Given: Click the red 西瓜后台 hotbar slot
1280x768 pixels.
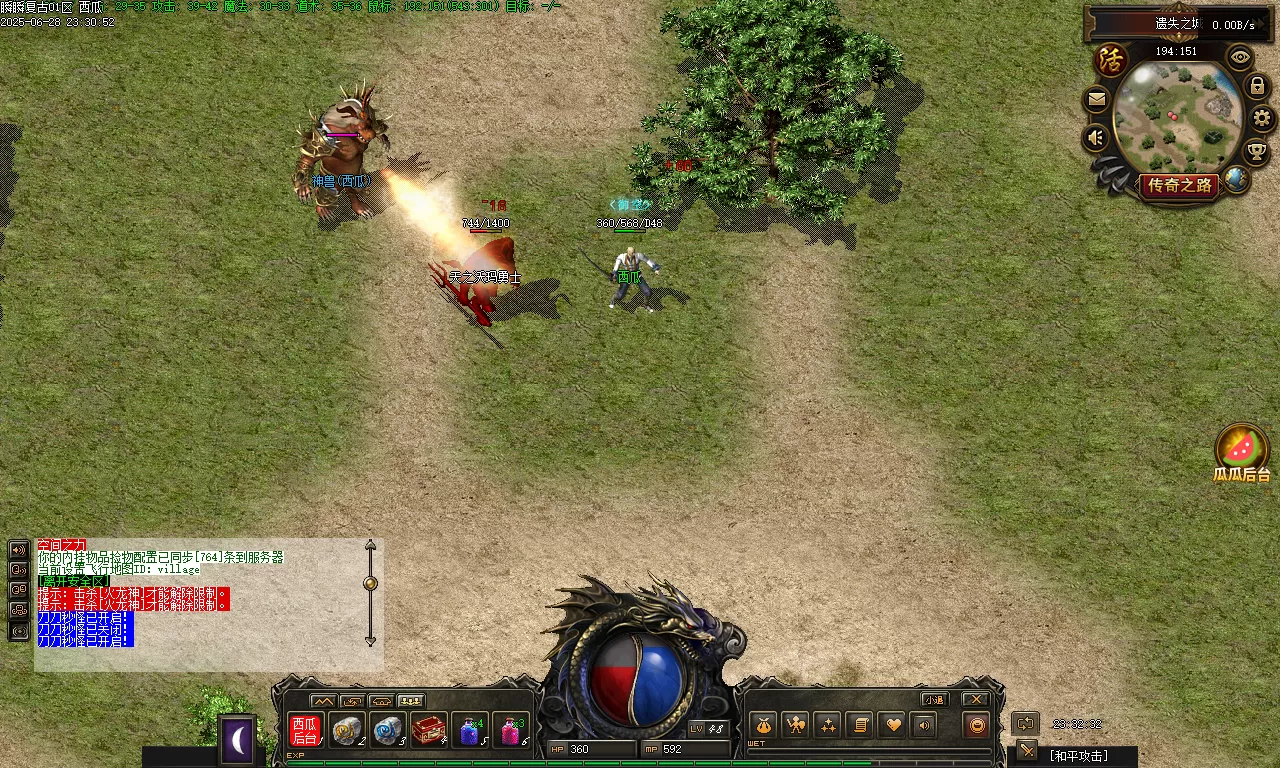Looking at the screenshot, I should (x=304, y=730).
